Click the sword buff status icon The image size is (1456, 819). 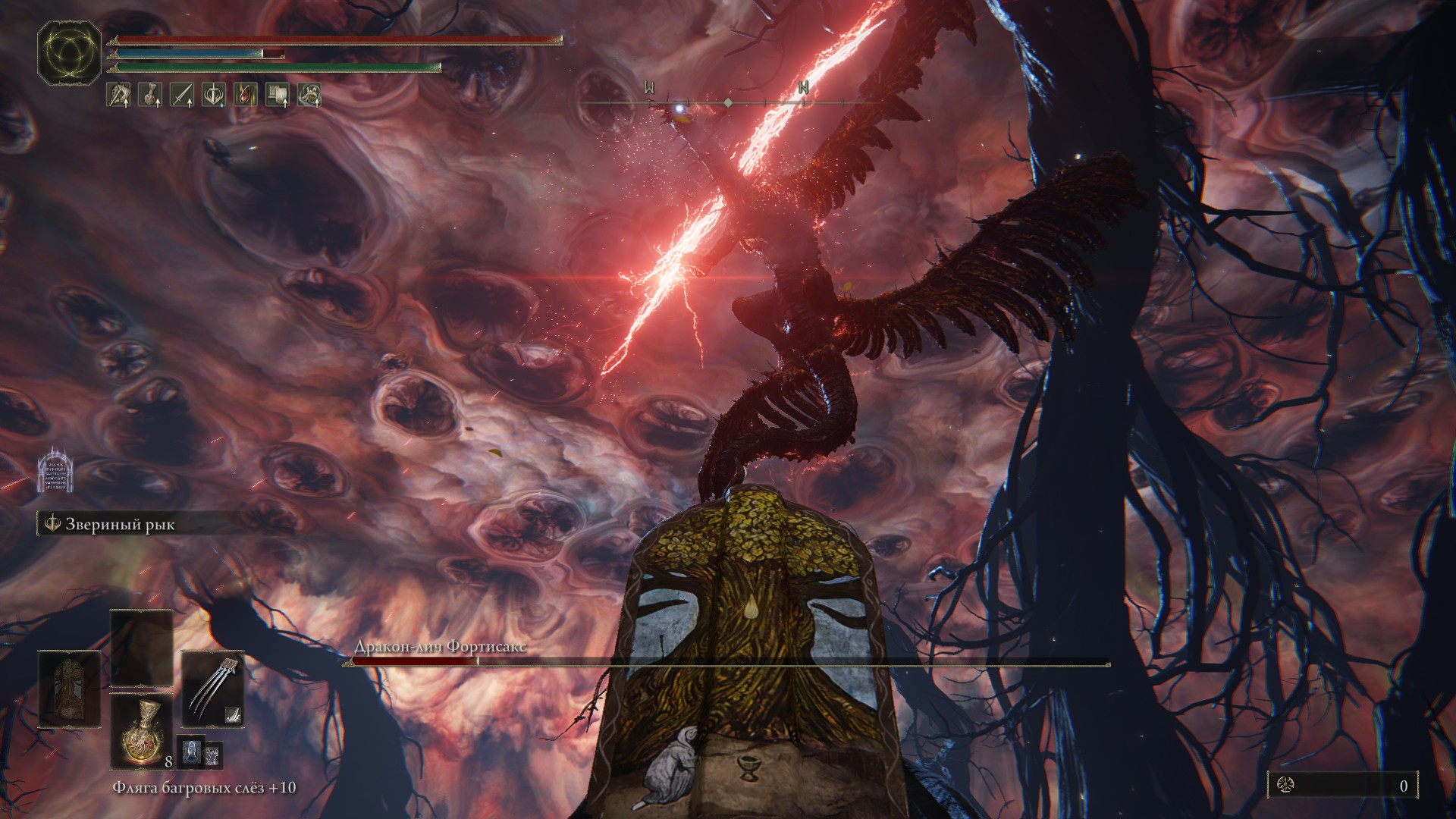[182, 95]
